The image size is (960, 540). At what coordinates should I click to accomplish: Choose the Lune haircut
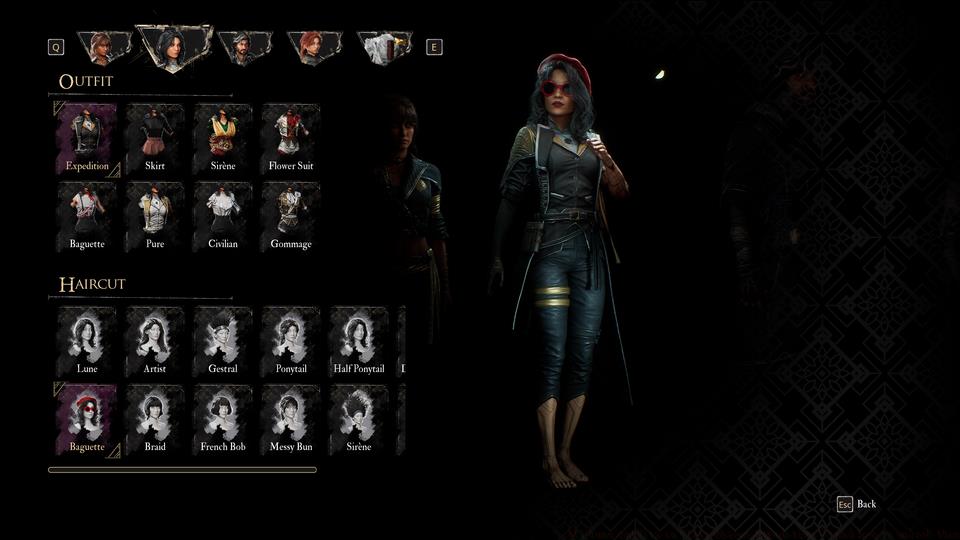[87, 341]
